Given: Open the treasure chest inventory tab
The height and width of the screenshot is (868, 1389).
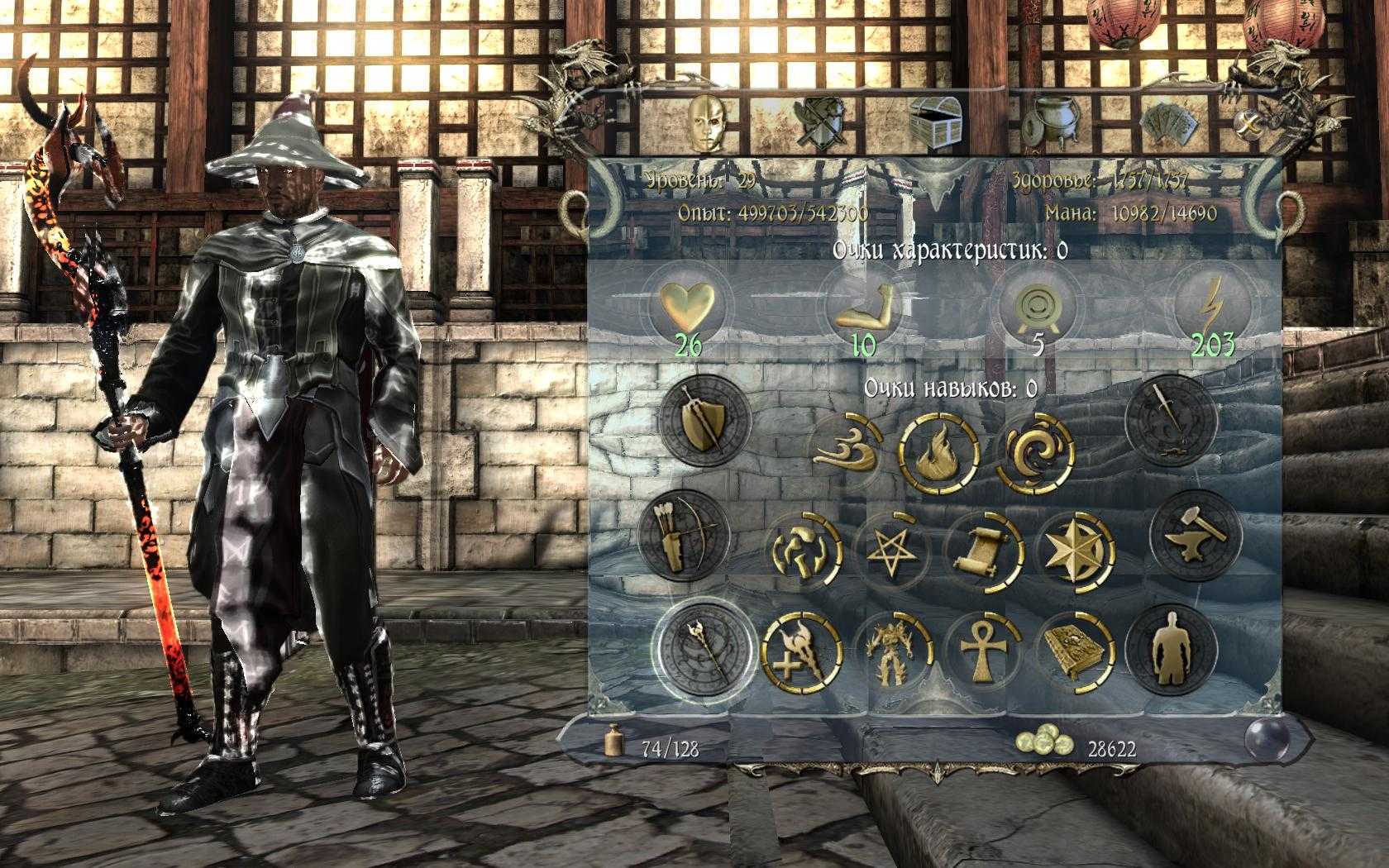Looking at the screenshot, I should pos(935,122).
